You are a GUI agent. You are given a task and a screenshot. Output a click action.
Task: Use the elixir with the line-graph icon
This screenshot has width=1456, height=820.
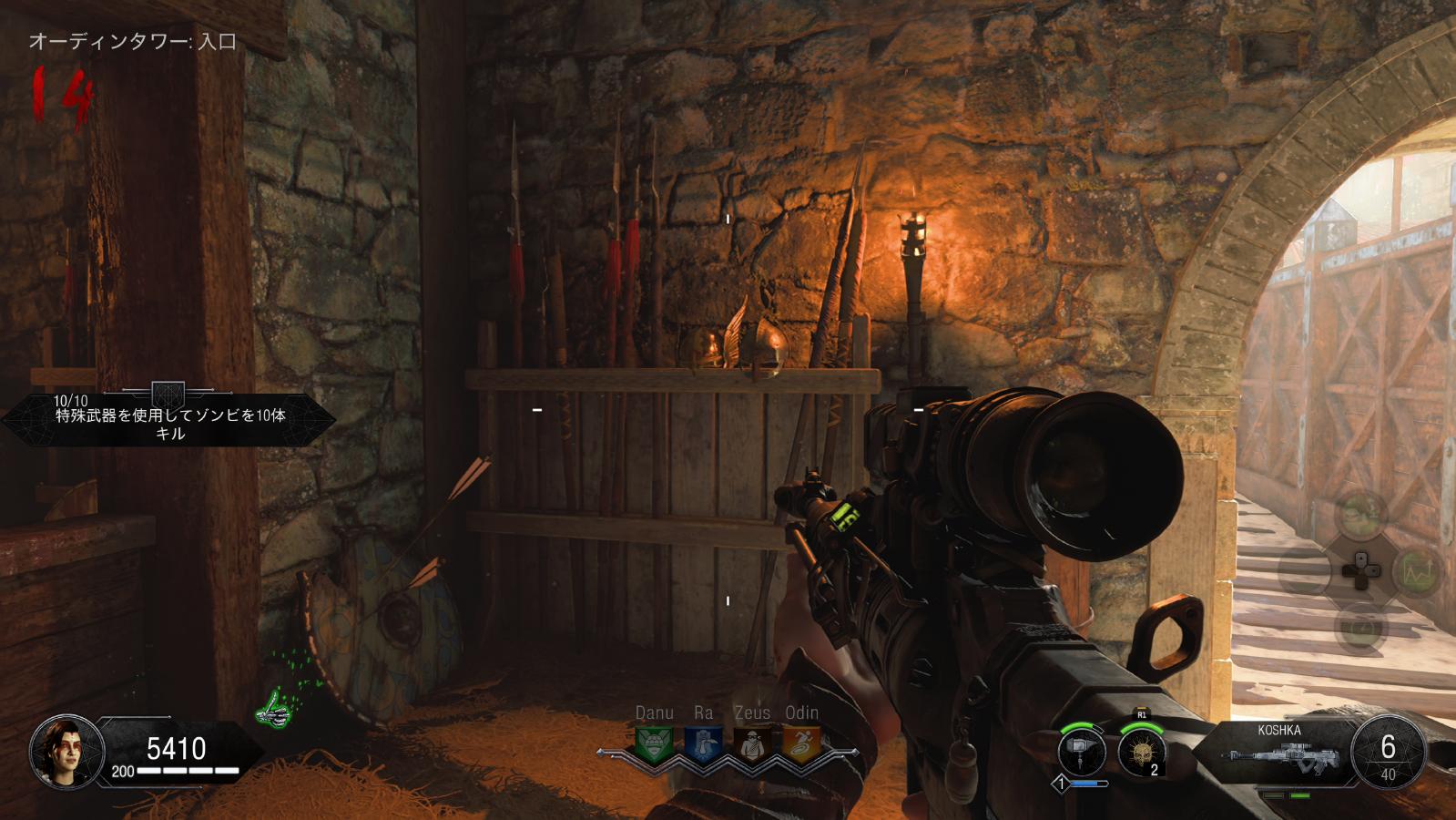[x=1416, y=571]
